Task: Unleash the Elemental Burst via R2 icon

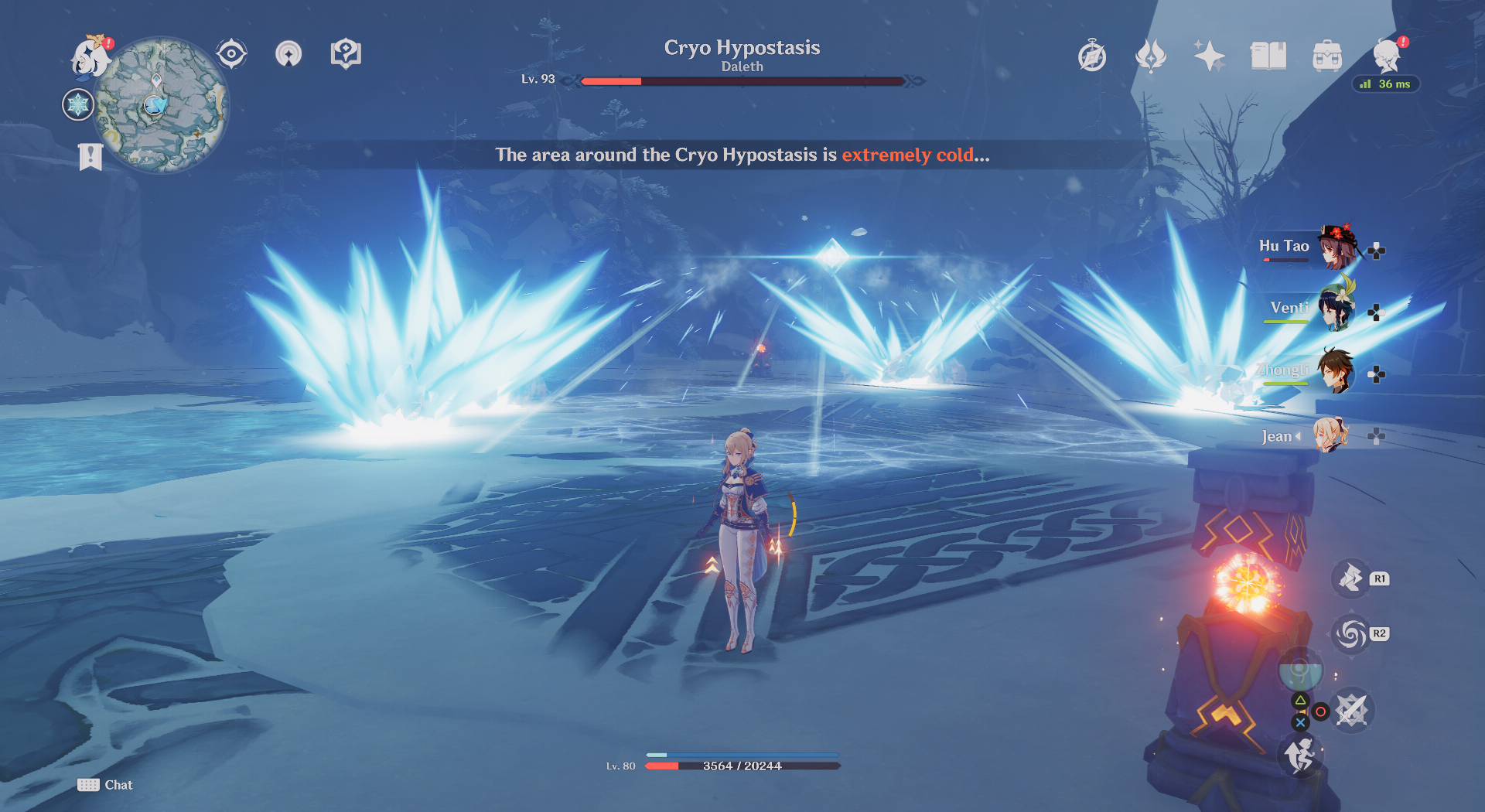Action: (x=1350, y=633)
